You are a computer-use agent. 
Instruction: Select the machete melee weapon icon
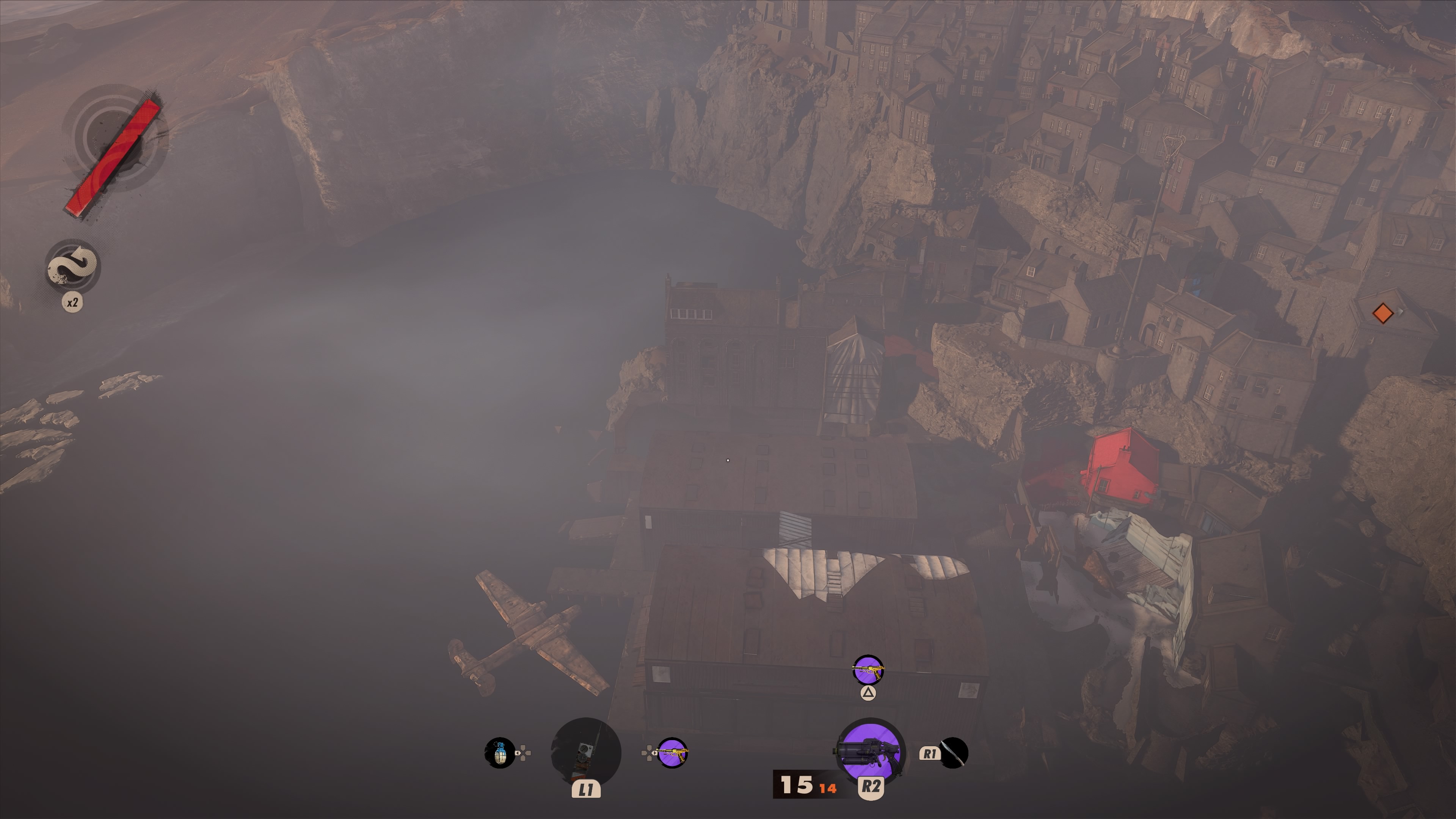pos(954,753)
